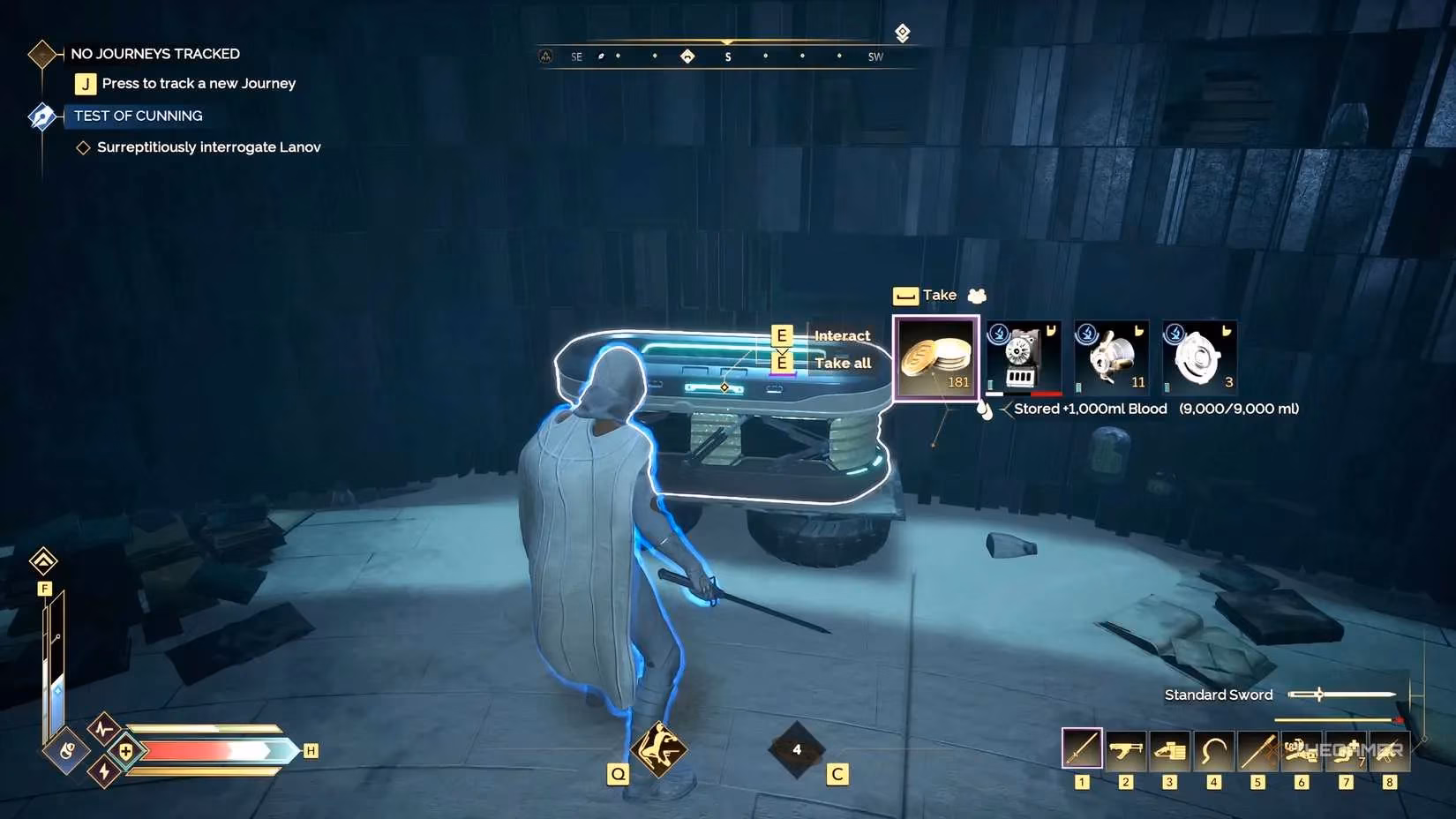1456x819 pixels.
Task: Click the dark diamond counter showing 4
Action: click(x=797, y=750)
